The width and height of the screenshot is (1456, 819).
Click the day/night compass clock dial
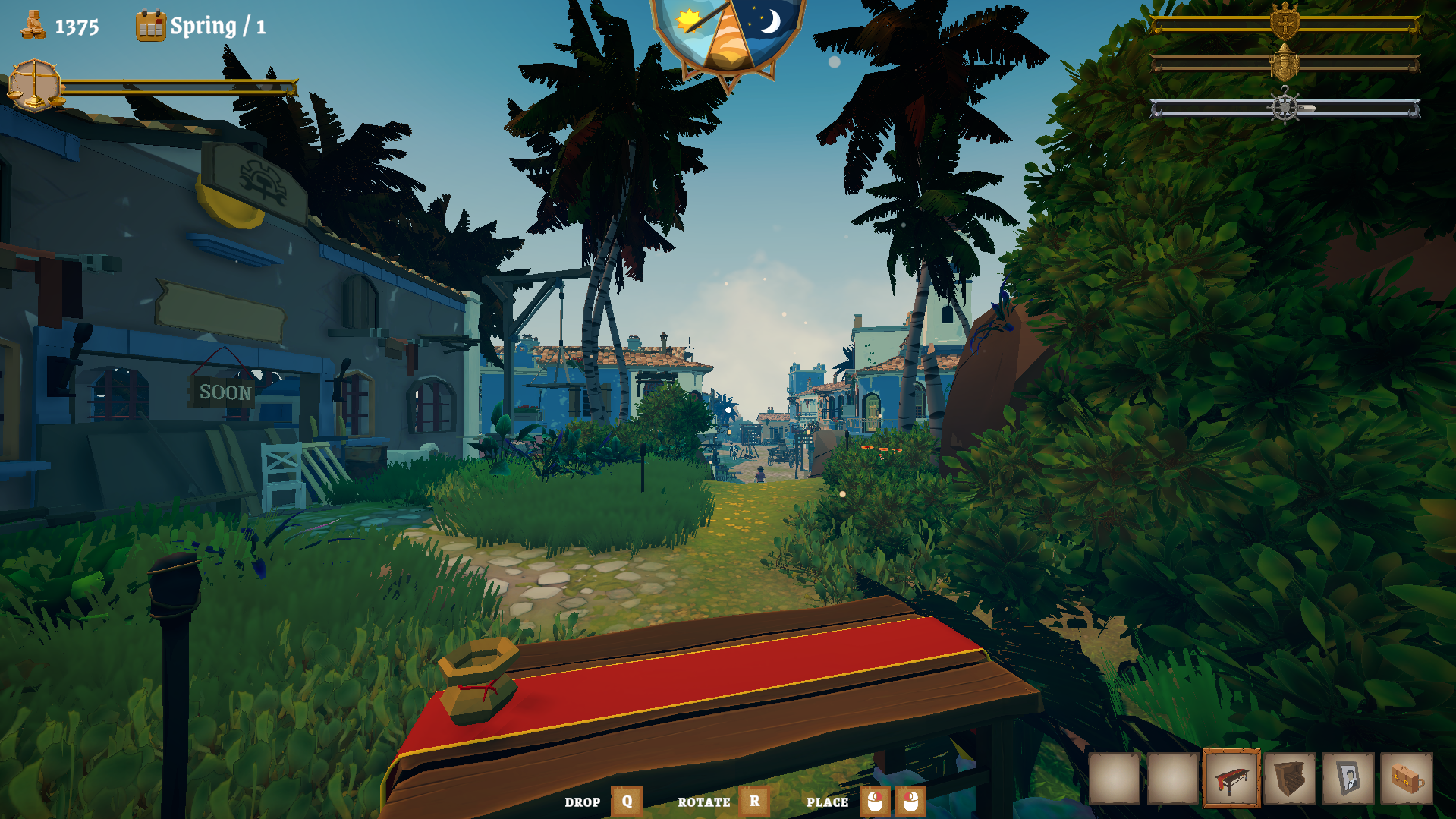pos(727,32)
